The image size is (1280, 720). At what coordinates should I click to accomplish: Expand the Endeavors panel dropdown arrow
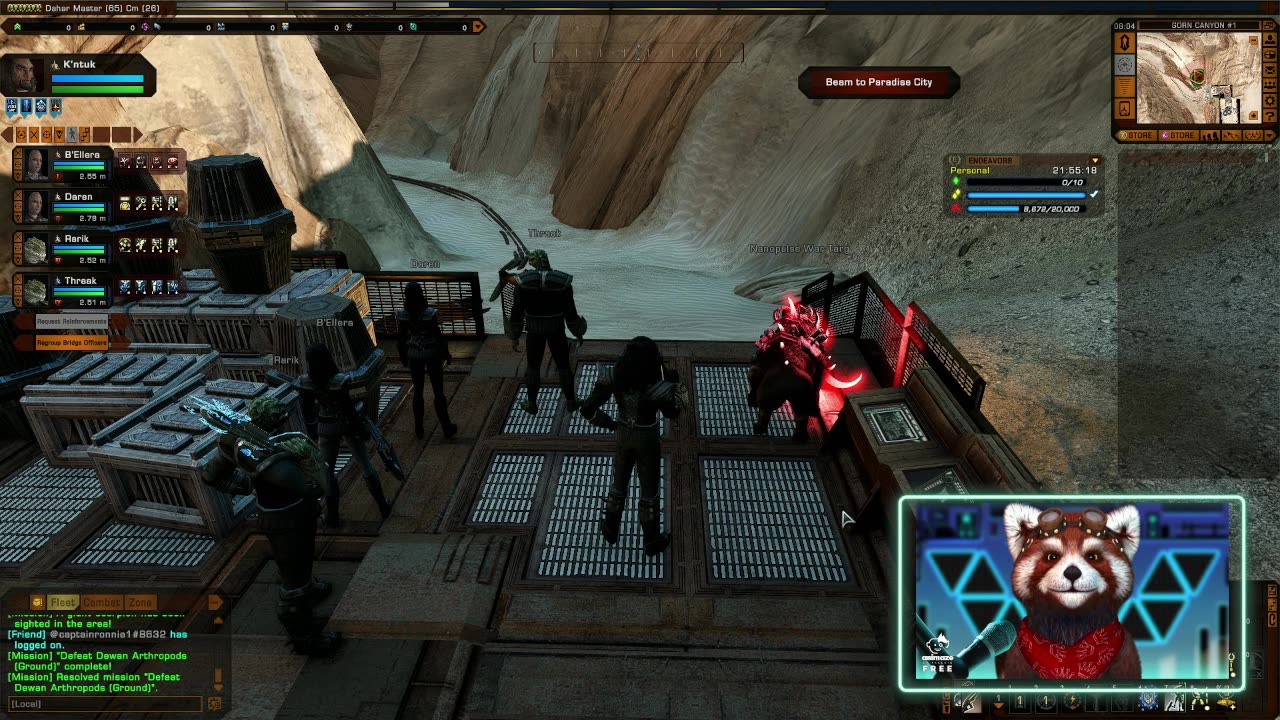click(1095, 160)
